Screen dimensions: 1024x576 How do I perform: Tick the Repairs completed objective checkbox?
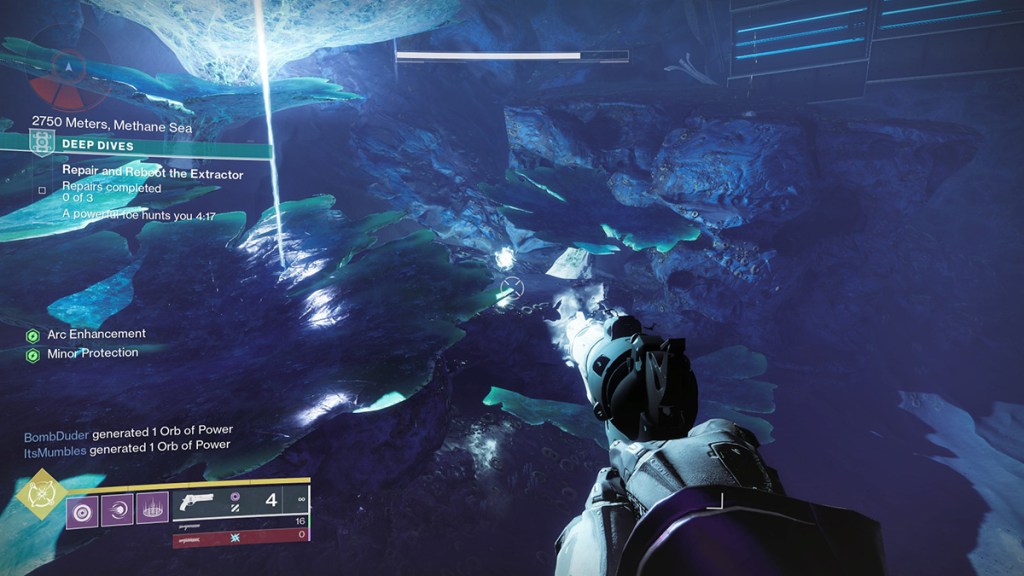tap(42, 190)
